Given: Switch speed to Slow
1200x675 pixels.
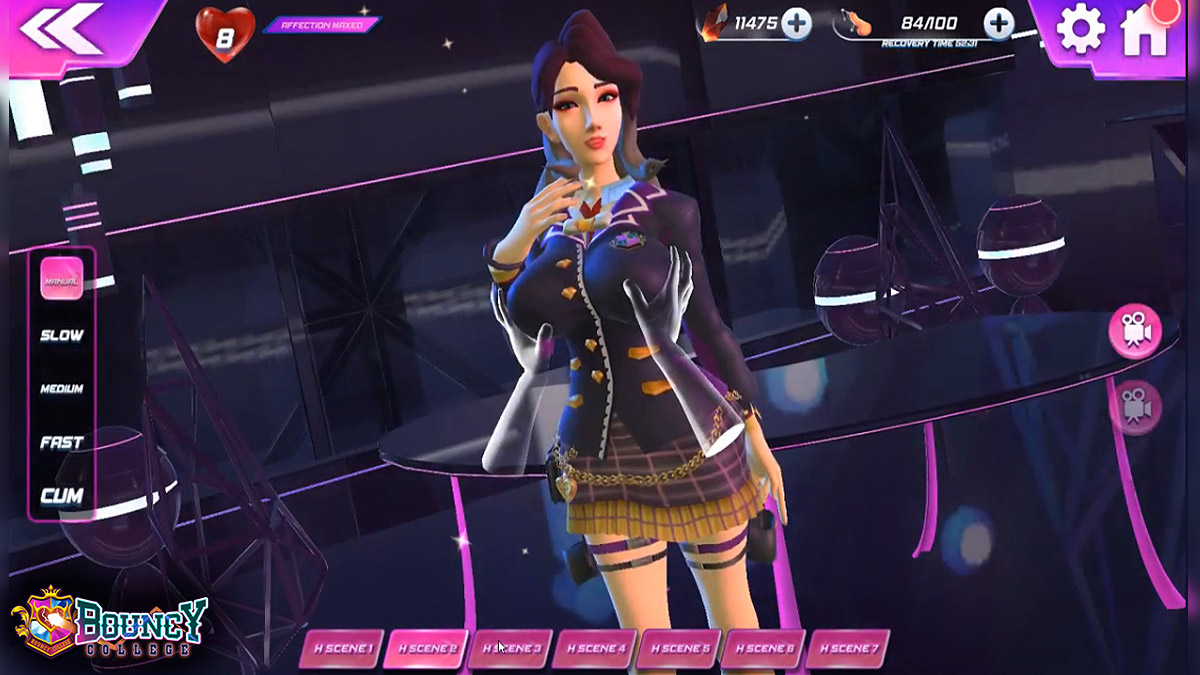Looking at the screenshot, I should coord(62,336).
